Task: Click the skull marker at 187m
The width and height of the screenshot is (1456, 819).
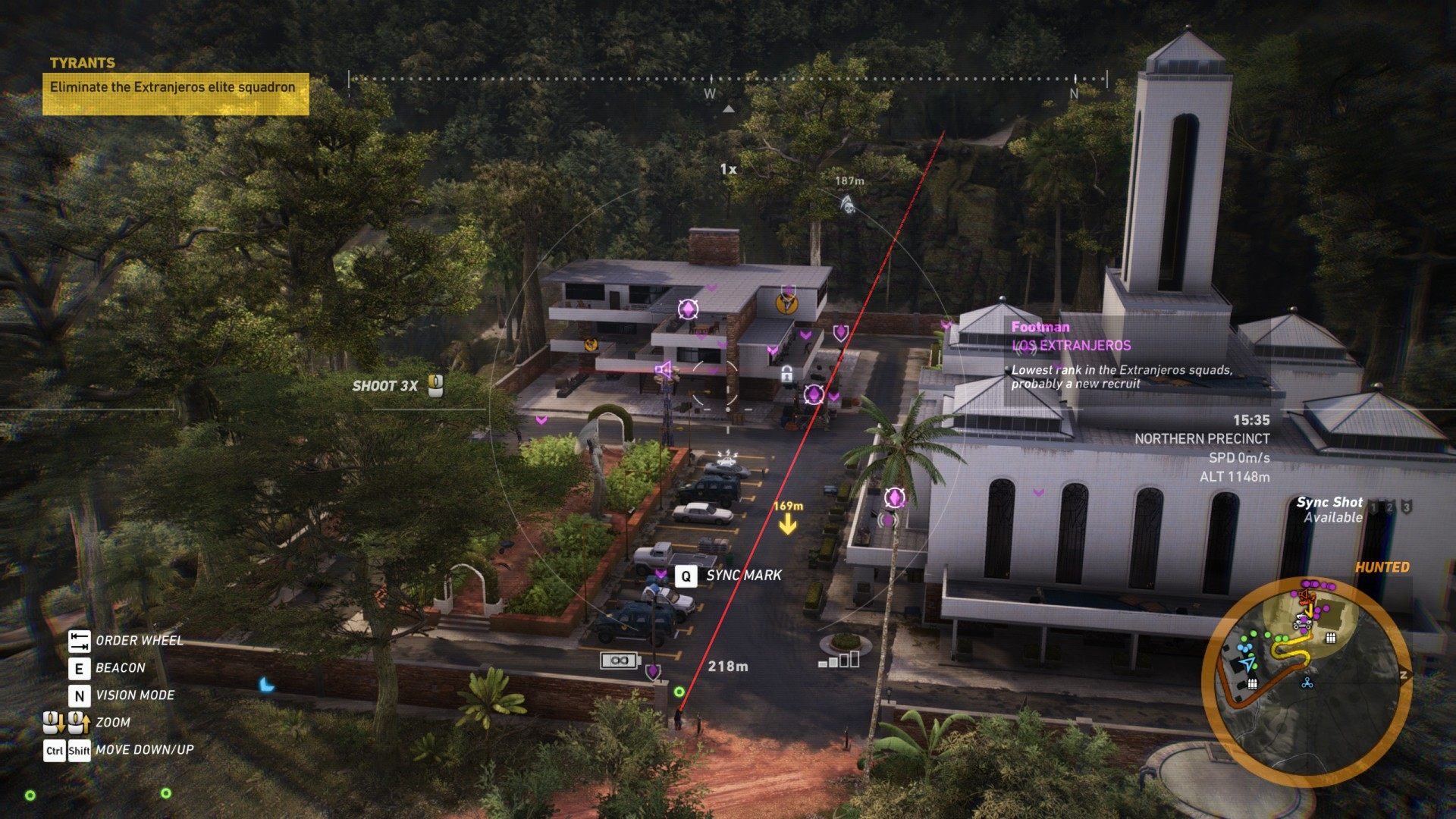Action: 848,202
